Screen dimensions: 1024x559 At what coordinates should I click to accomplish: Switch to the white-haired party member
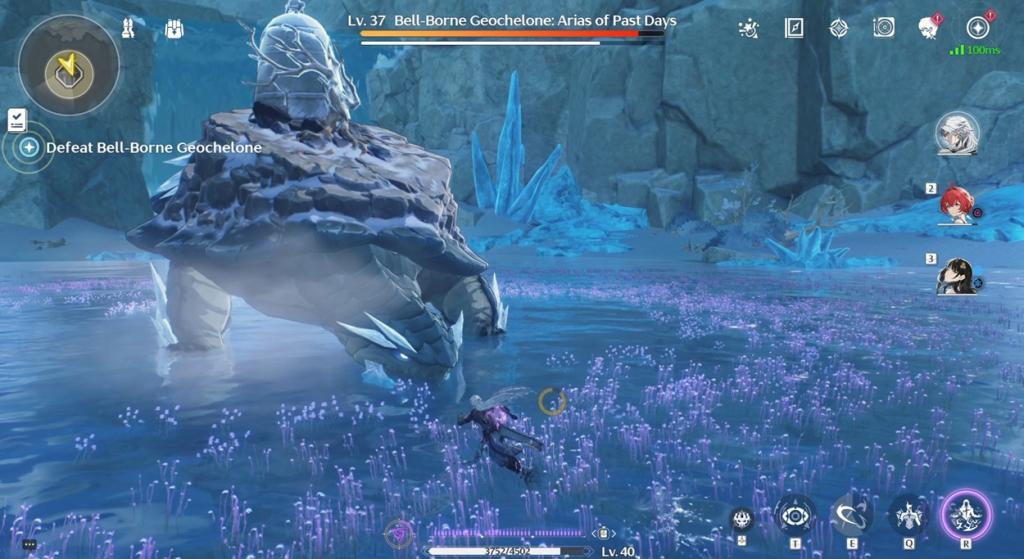coord(957,133)
